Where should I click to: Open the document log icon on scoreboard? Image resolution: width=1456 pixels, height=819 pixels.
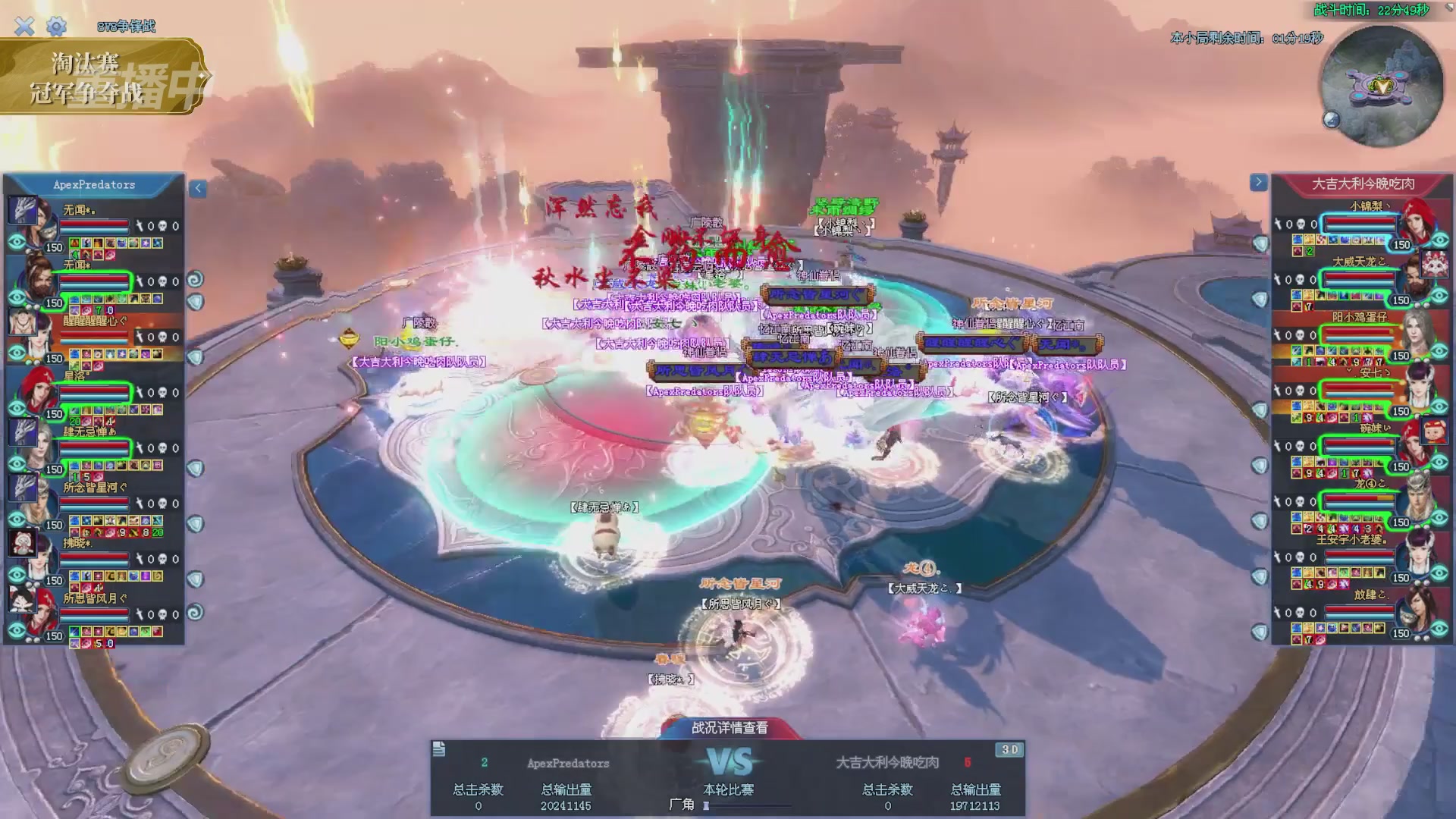[x=439, y=749]
